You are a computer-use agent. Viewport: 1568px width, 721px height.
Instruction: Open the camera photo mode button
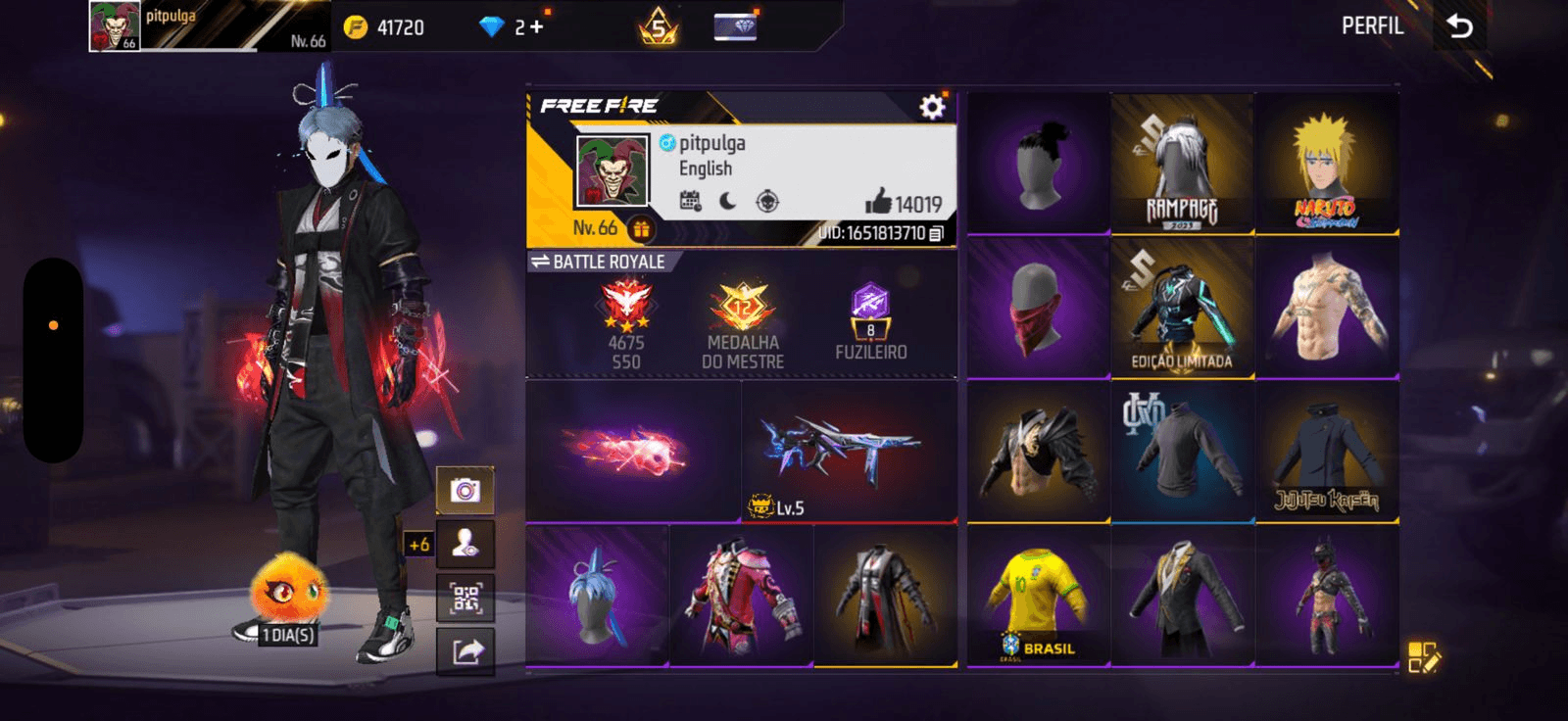point(465,490)
